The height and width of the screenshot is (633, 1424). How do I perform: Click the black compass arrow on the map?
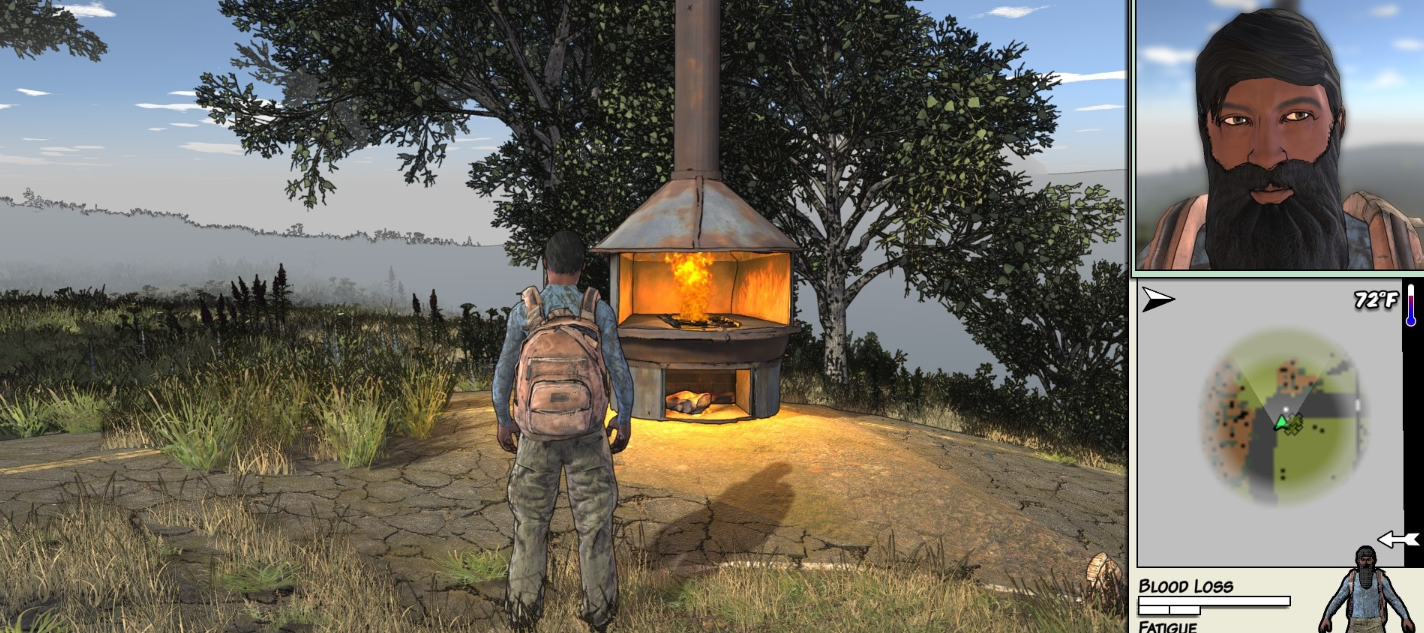(1158, 299)
